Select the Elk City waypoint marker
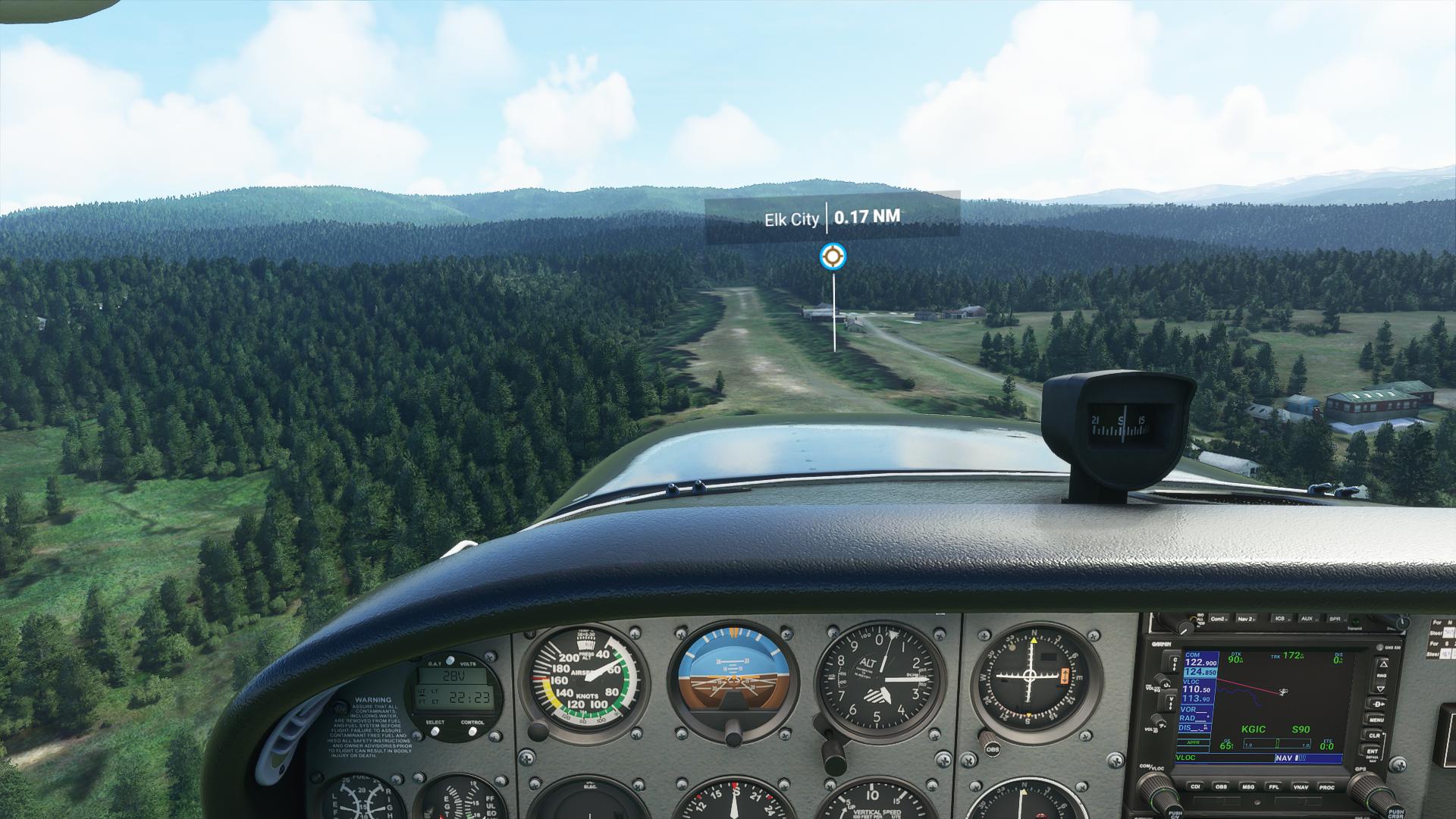Screen dimensions: 1456x819 click(833, 256)
